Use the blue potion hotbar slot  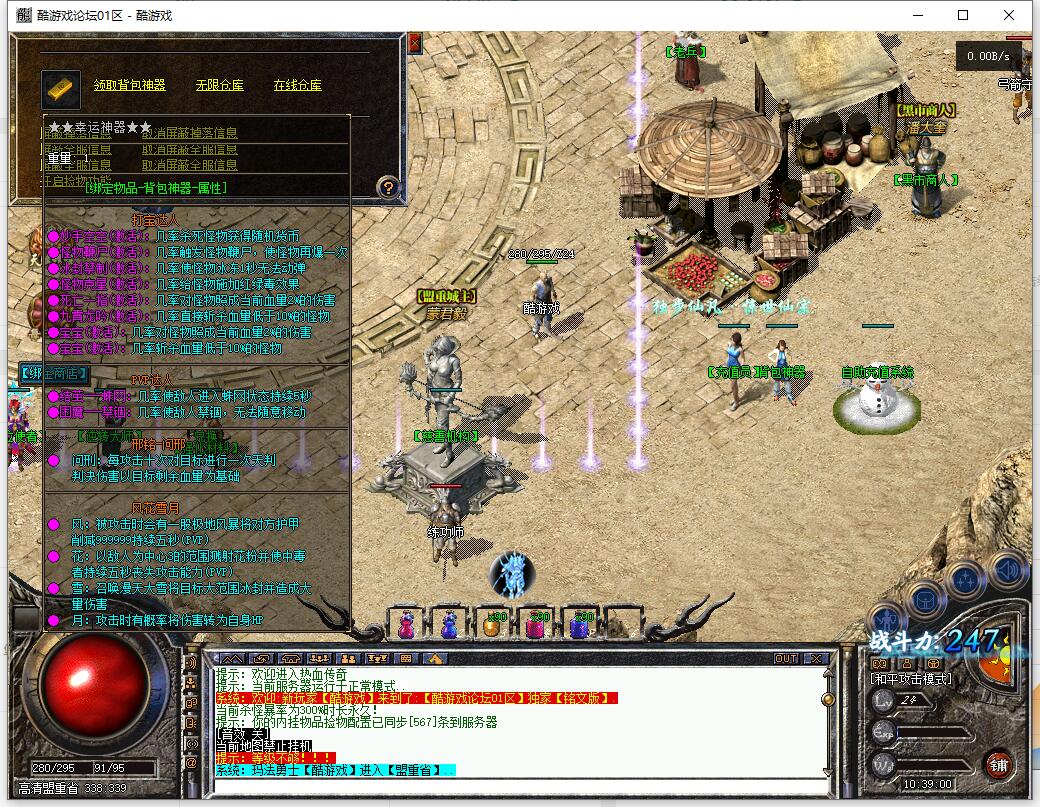pos(450,625)
